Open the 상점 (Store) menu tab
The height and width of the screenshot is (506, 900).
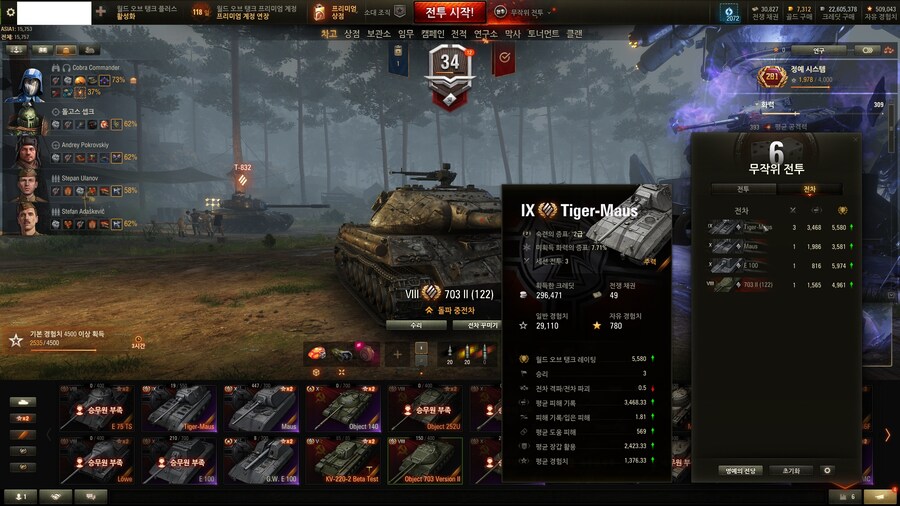(352, 33)
